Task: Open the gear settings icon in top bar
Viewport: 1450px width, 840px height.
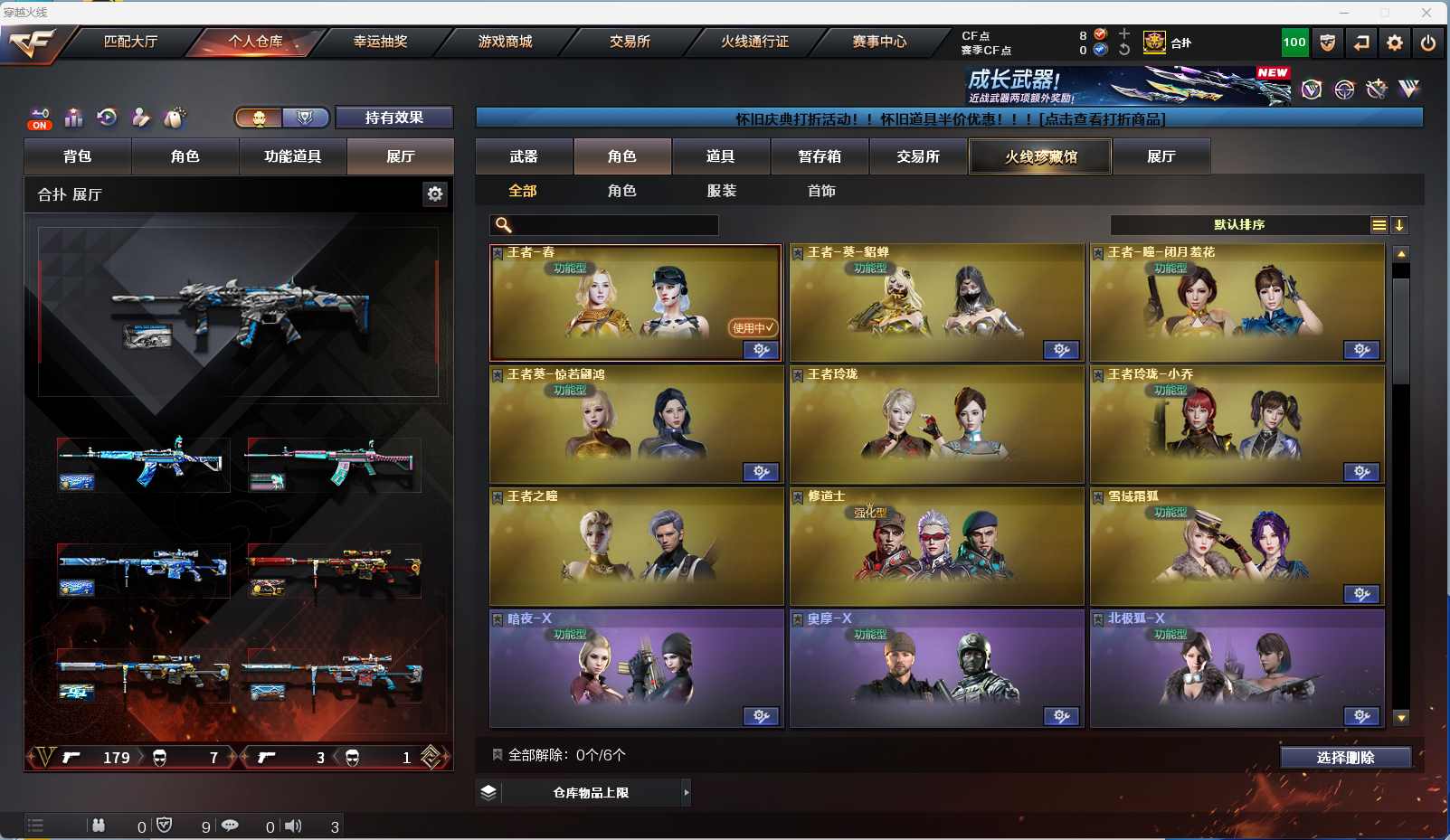Action: [1395, 42]
